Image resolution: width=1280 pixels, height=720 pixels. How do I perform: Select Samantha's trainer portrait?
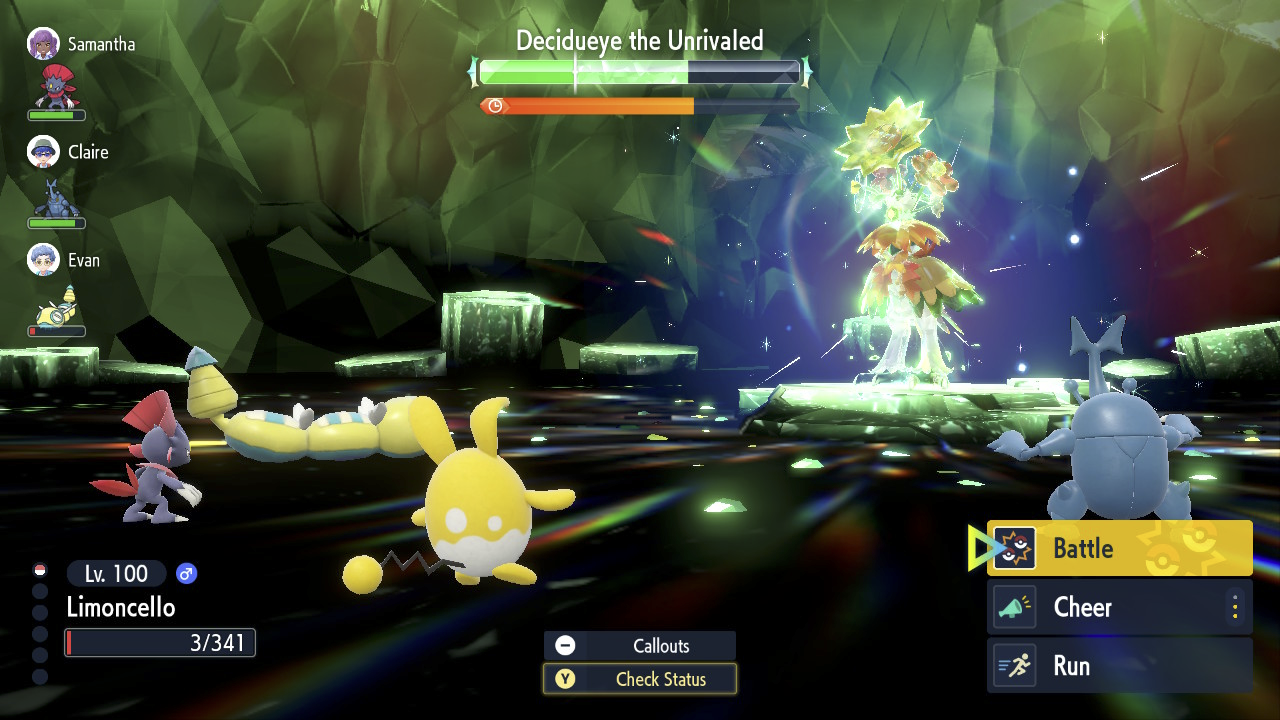tap(43, 44)
